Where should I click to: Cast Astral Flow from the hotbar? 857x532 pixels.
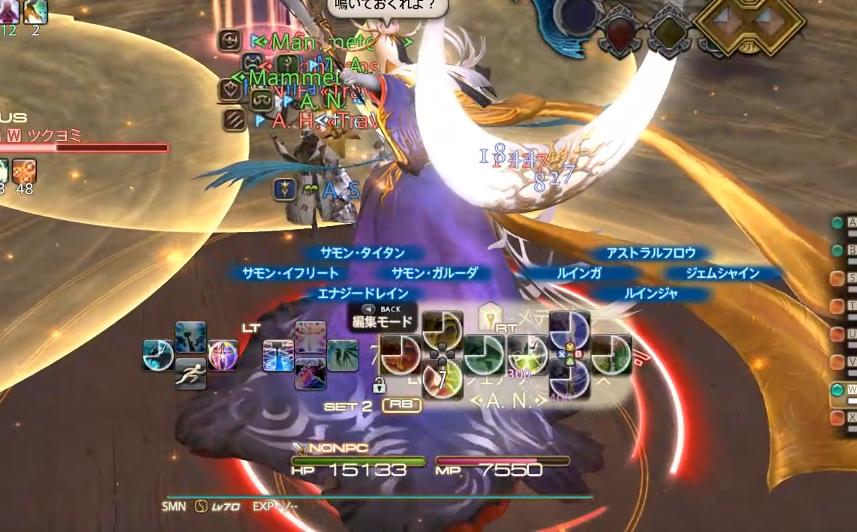coord(569,328)
